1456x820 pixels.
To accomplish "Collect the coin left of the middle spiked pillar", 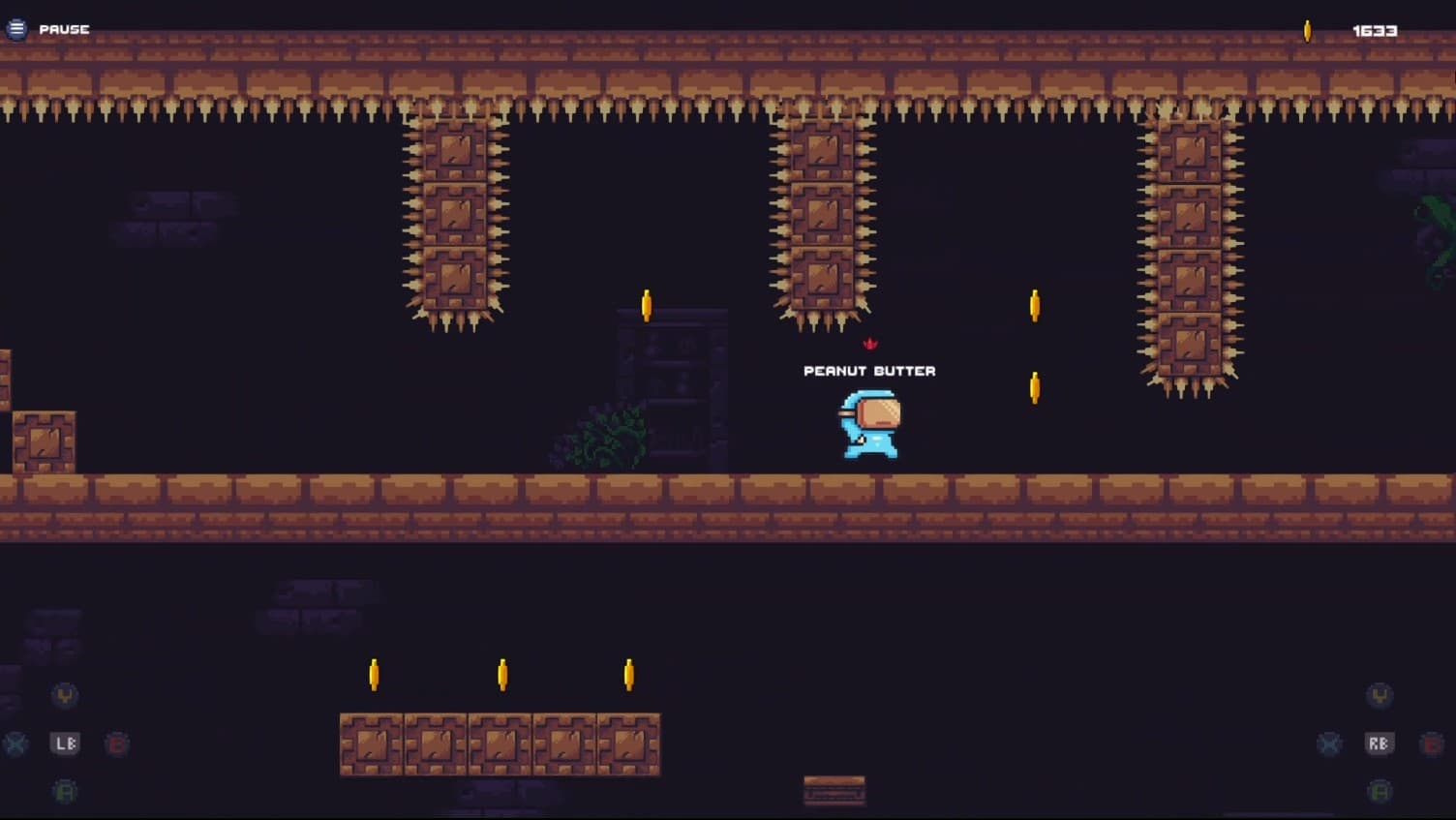I will pos(645,304).
